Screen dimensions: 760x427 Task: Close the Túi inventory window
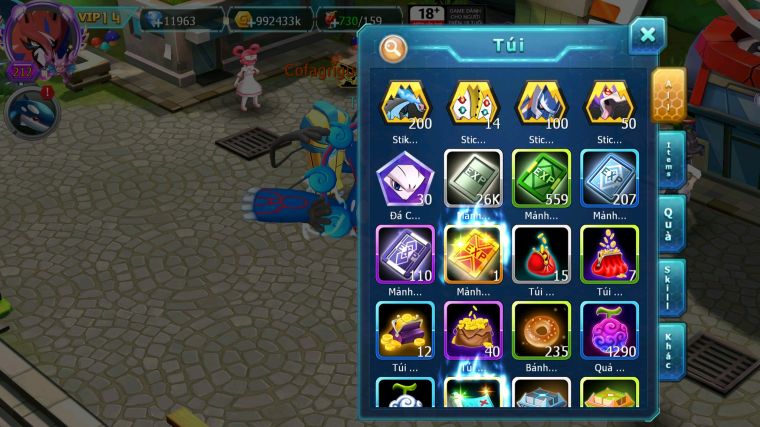[647, 37]
